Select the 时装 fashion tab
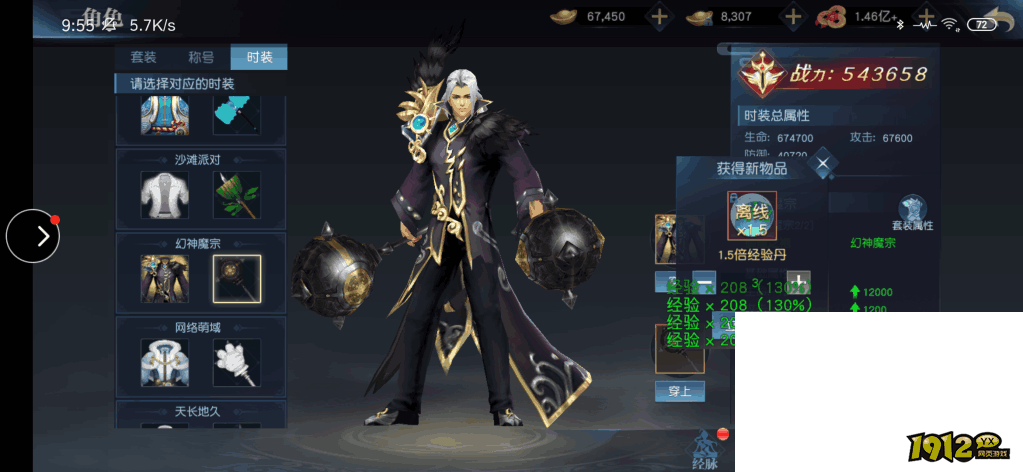The image size is (1023, 472). (259, 57)
